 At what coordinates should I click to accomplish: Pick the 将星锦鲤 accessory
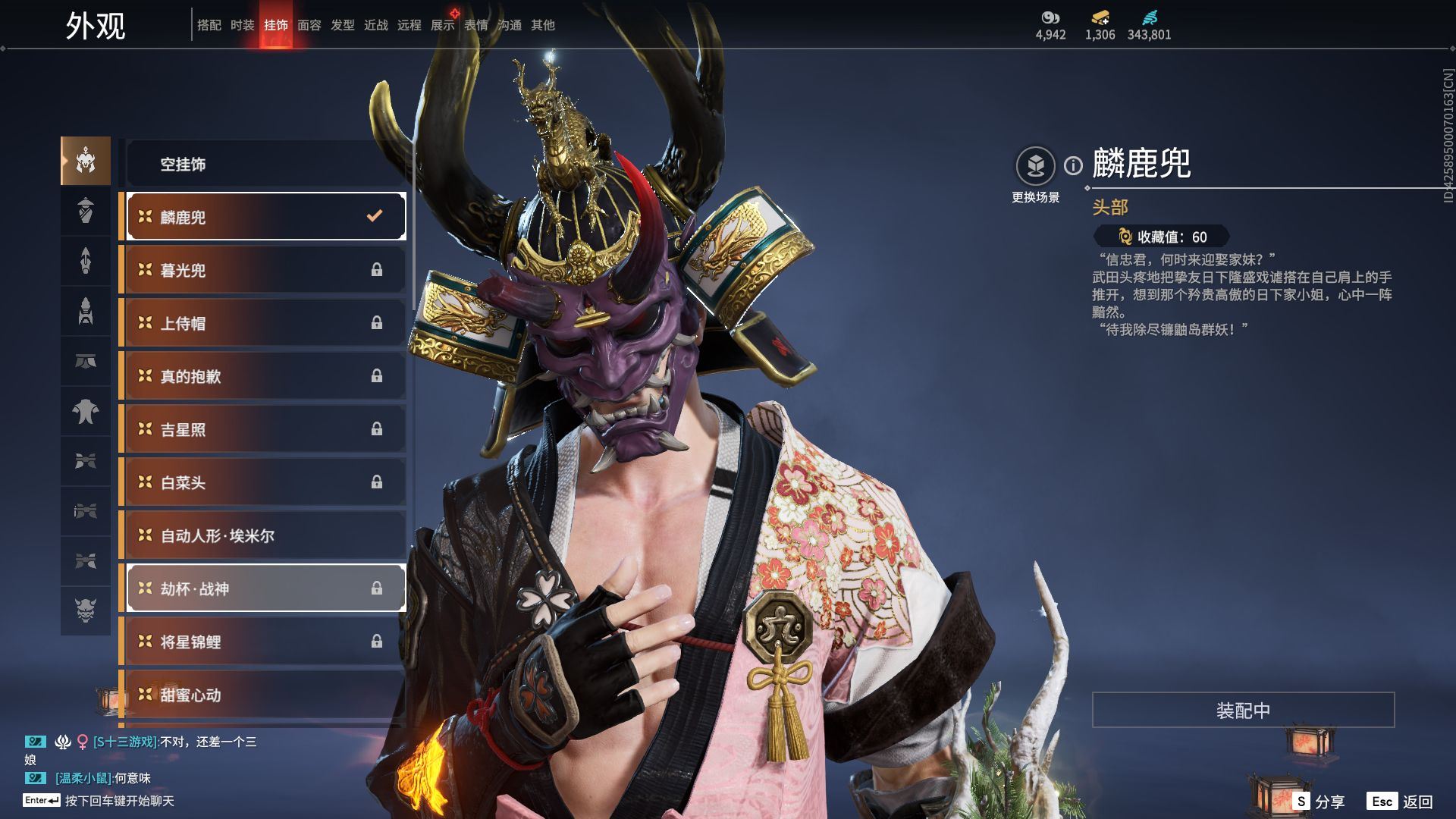tap(265, 642)
